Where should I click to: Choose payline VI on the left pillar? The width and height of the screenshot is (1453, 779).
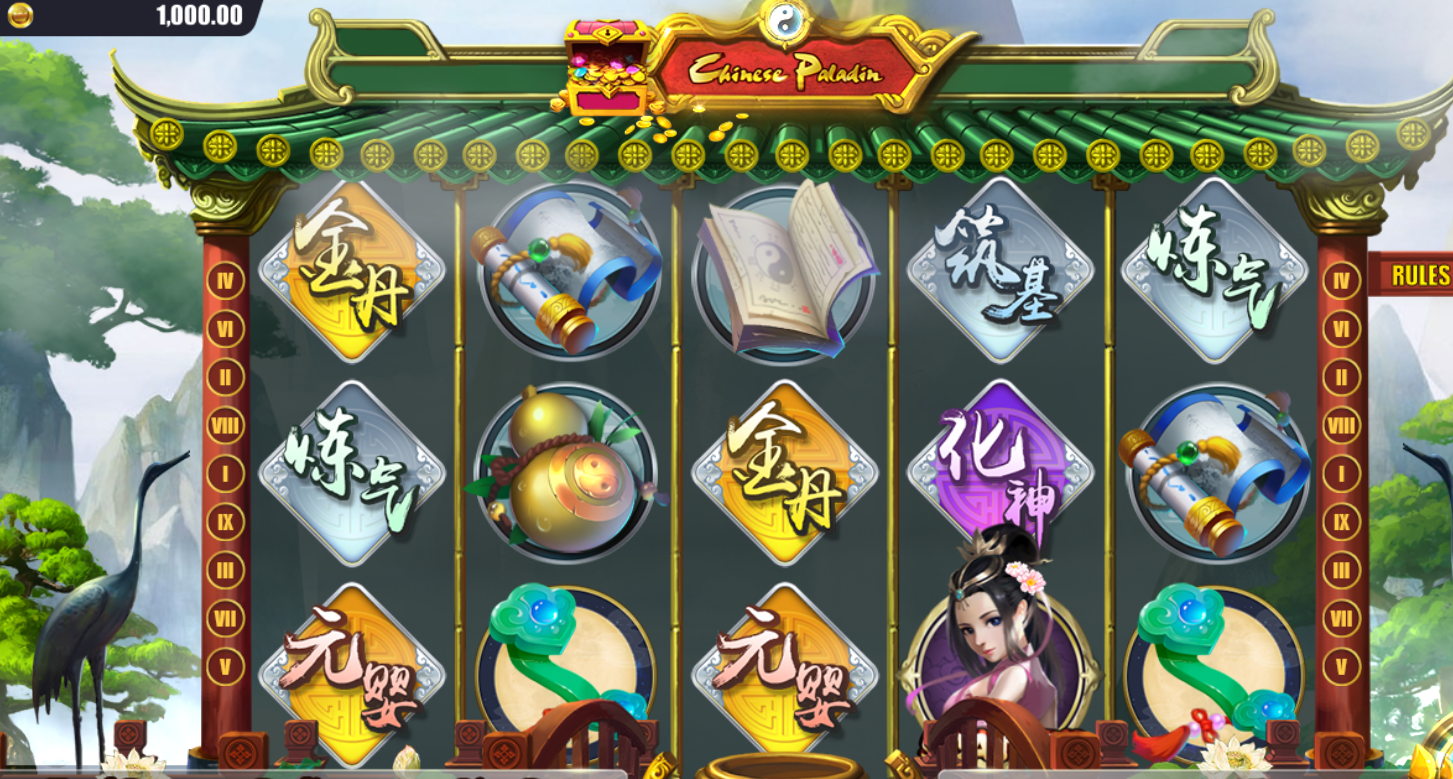225,329
